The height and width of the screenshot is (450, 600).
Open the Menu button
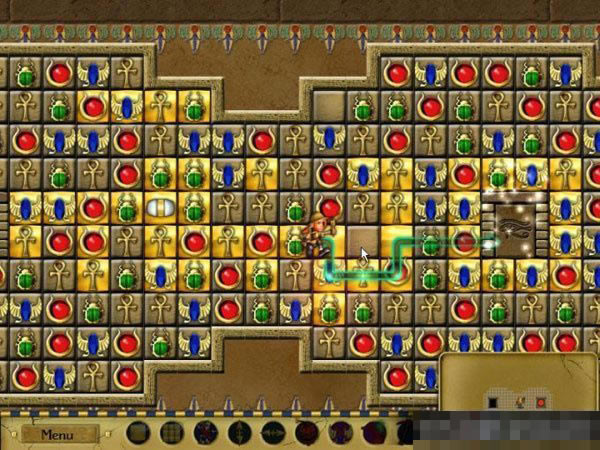(x=58, y=434)
